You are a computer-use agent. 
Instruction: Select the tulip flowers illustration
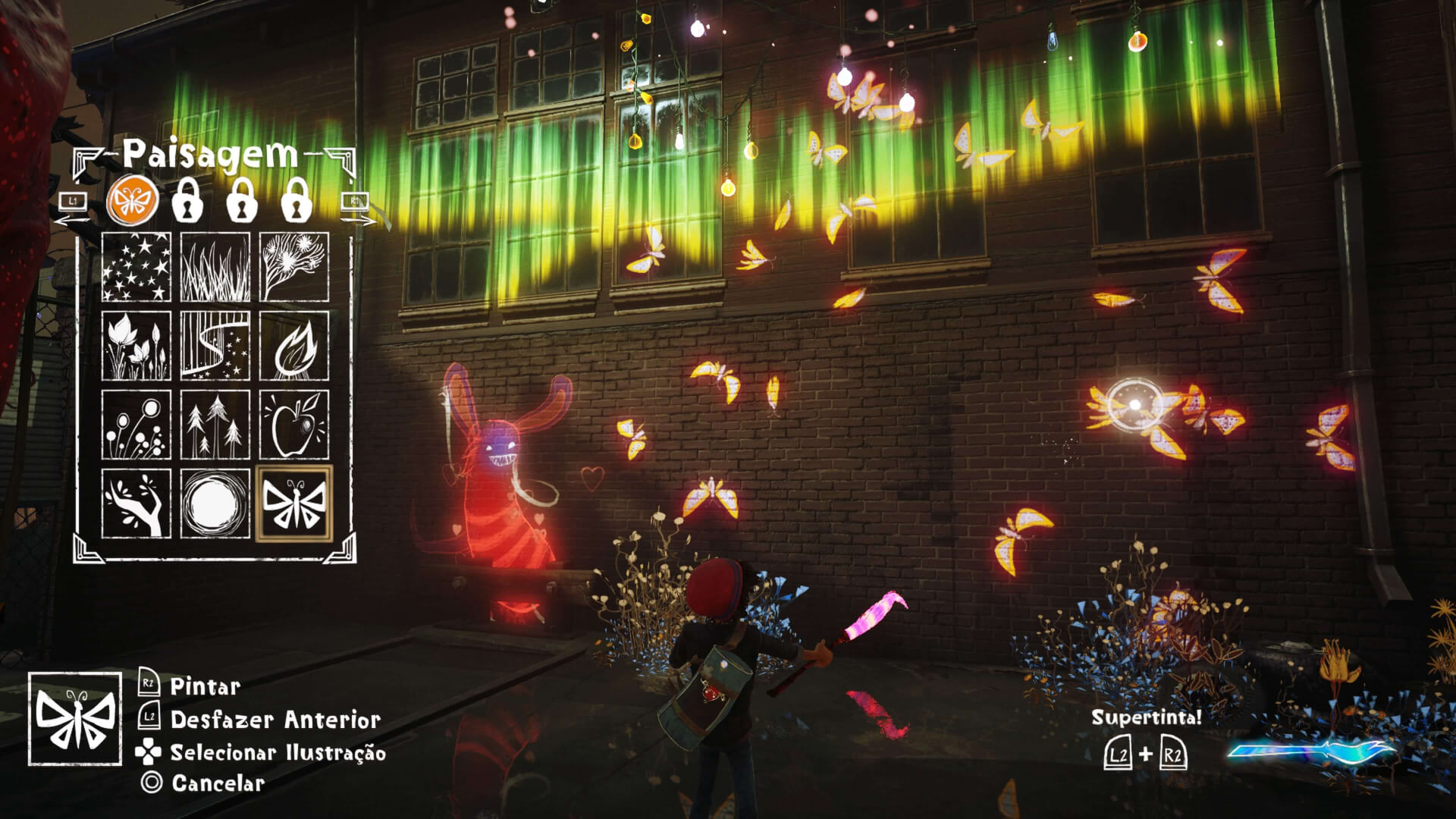coord(136,347)
